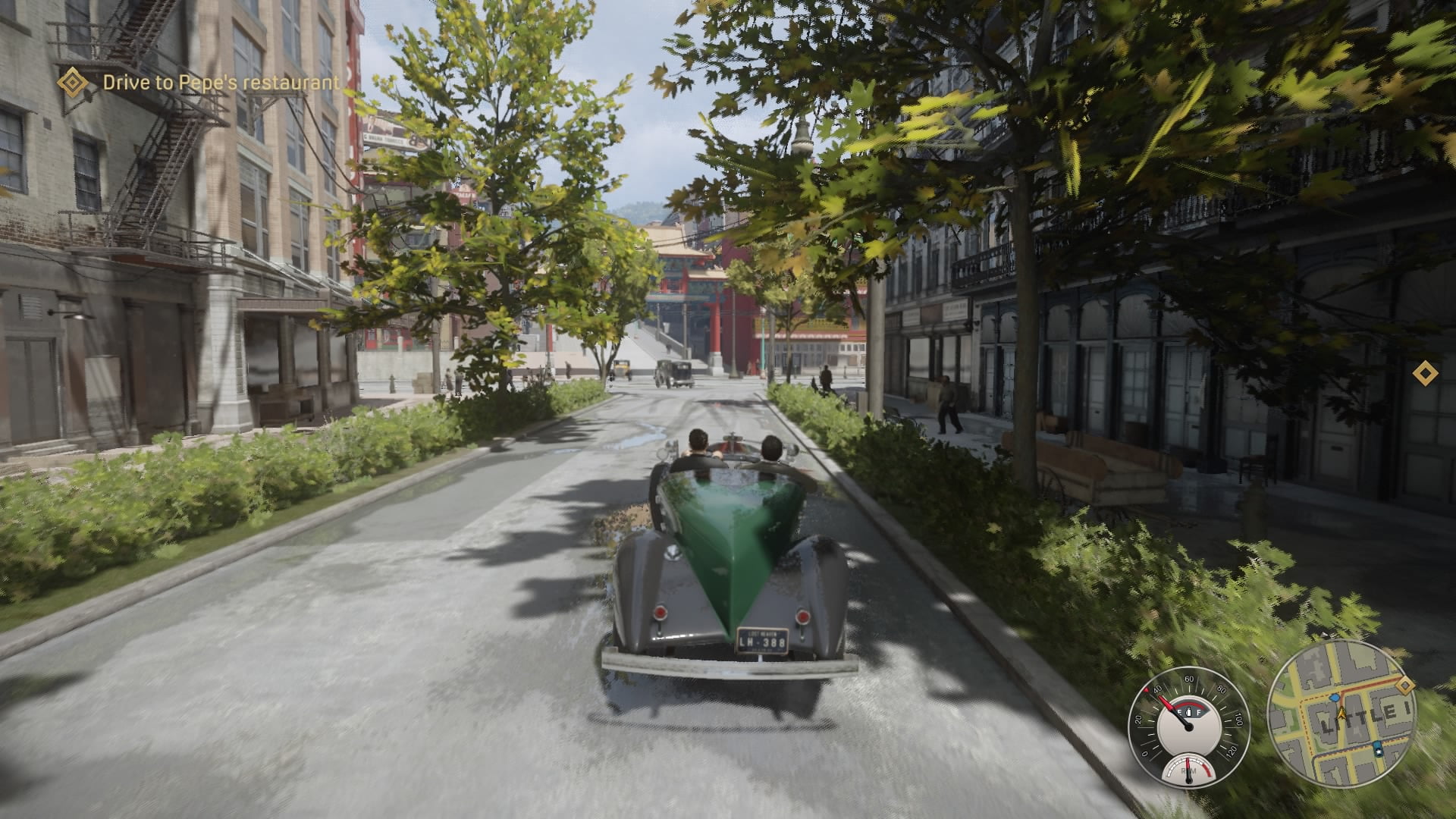The image size is (1456, 819).
Task: Click the yellow player arrow on the minimap
Action: [x=1343, y=713]
